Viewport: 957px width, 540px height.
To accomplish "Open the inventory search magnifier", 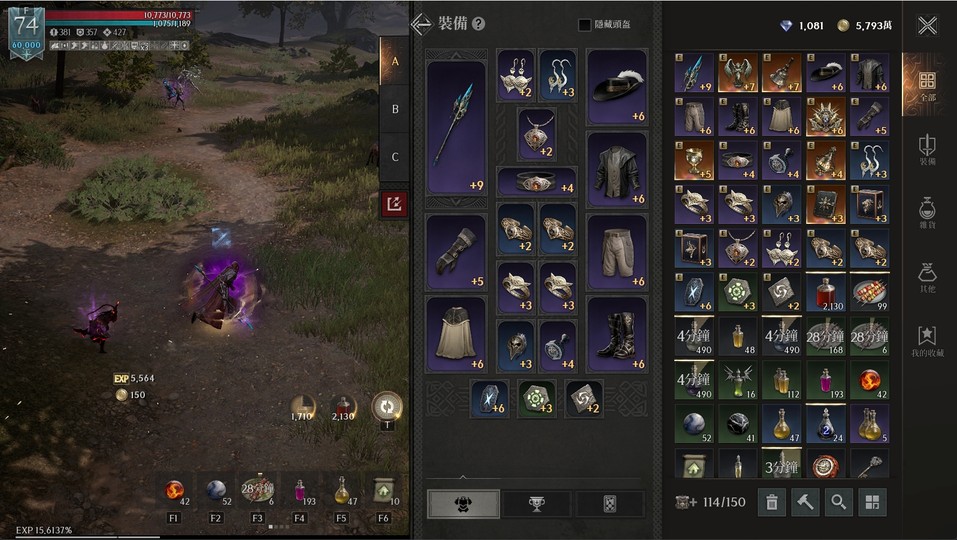I will click(x=837, y=502).
